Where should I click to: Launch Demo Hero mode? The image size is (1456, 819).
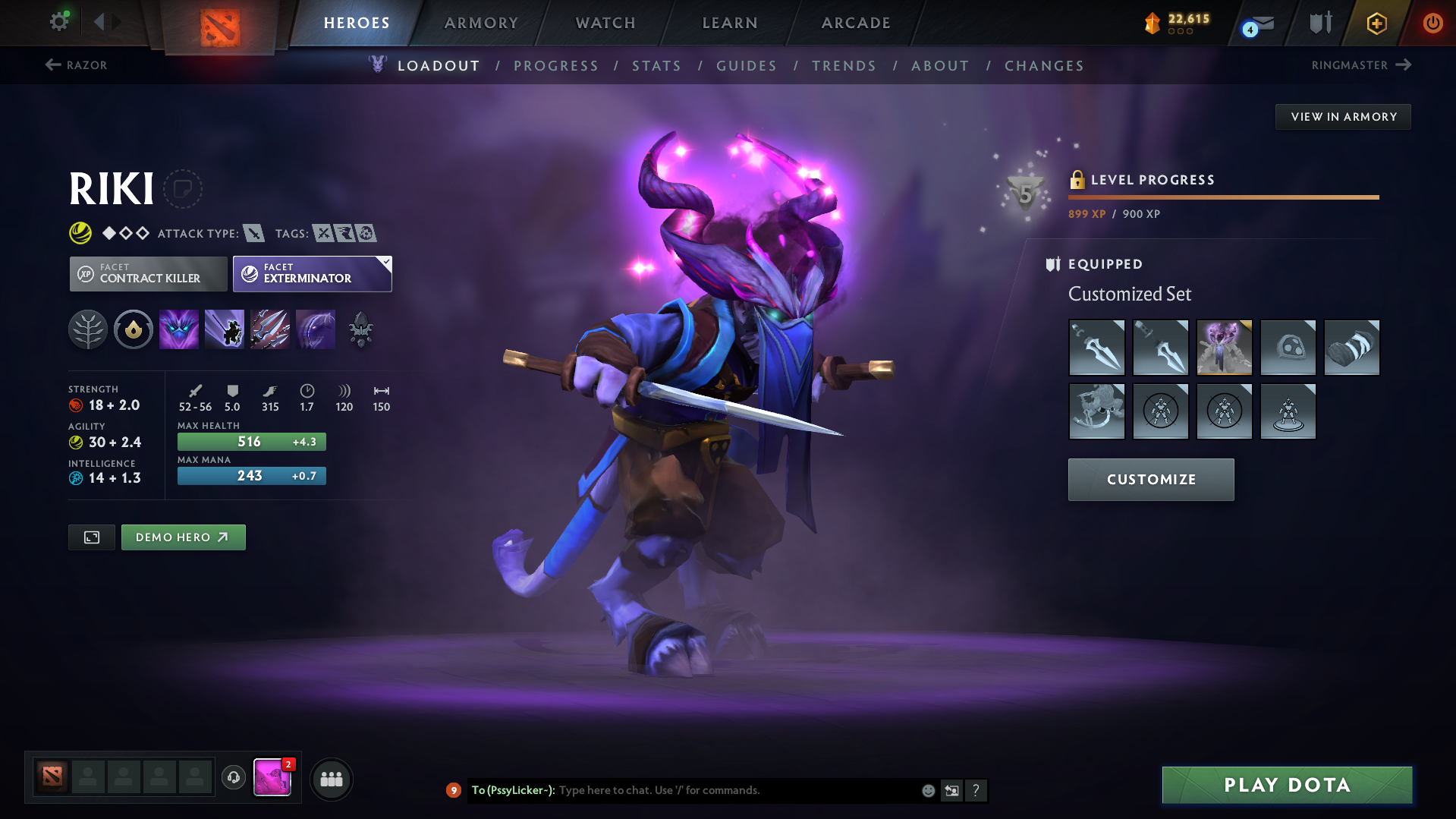point(183,537)
